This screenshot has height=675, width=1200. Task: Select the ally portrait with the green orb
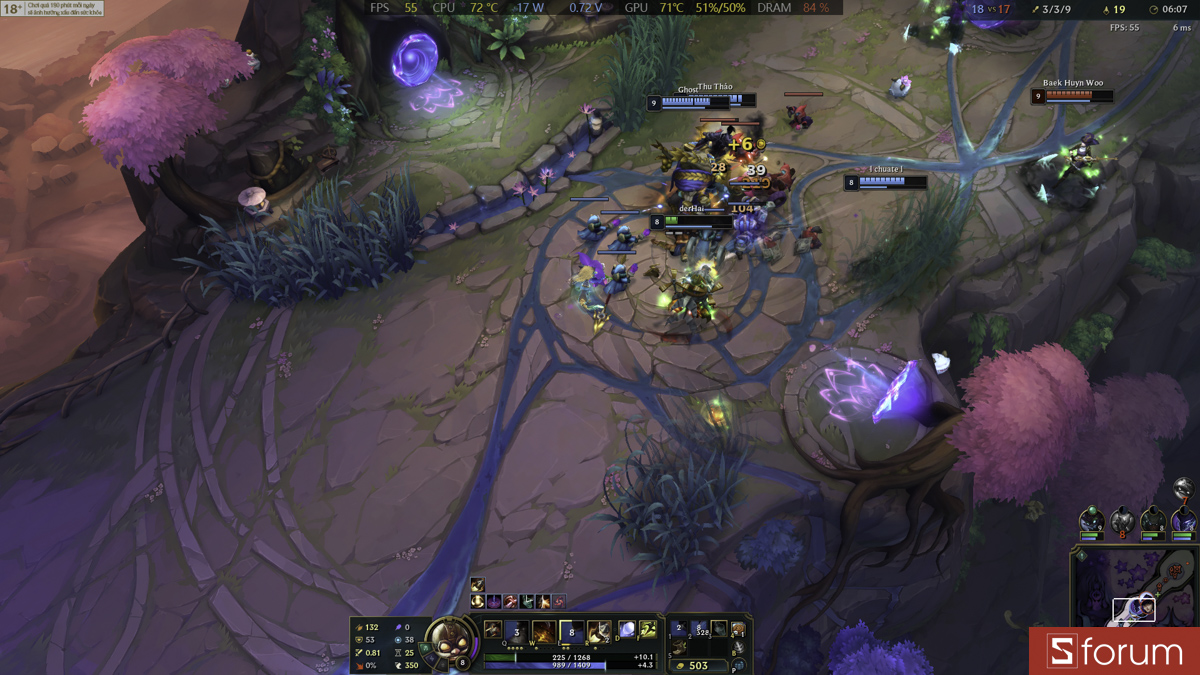[1091, 522]
